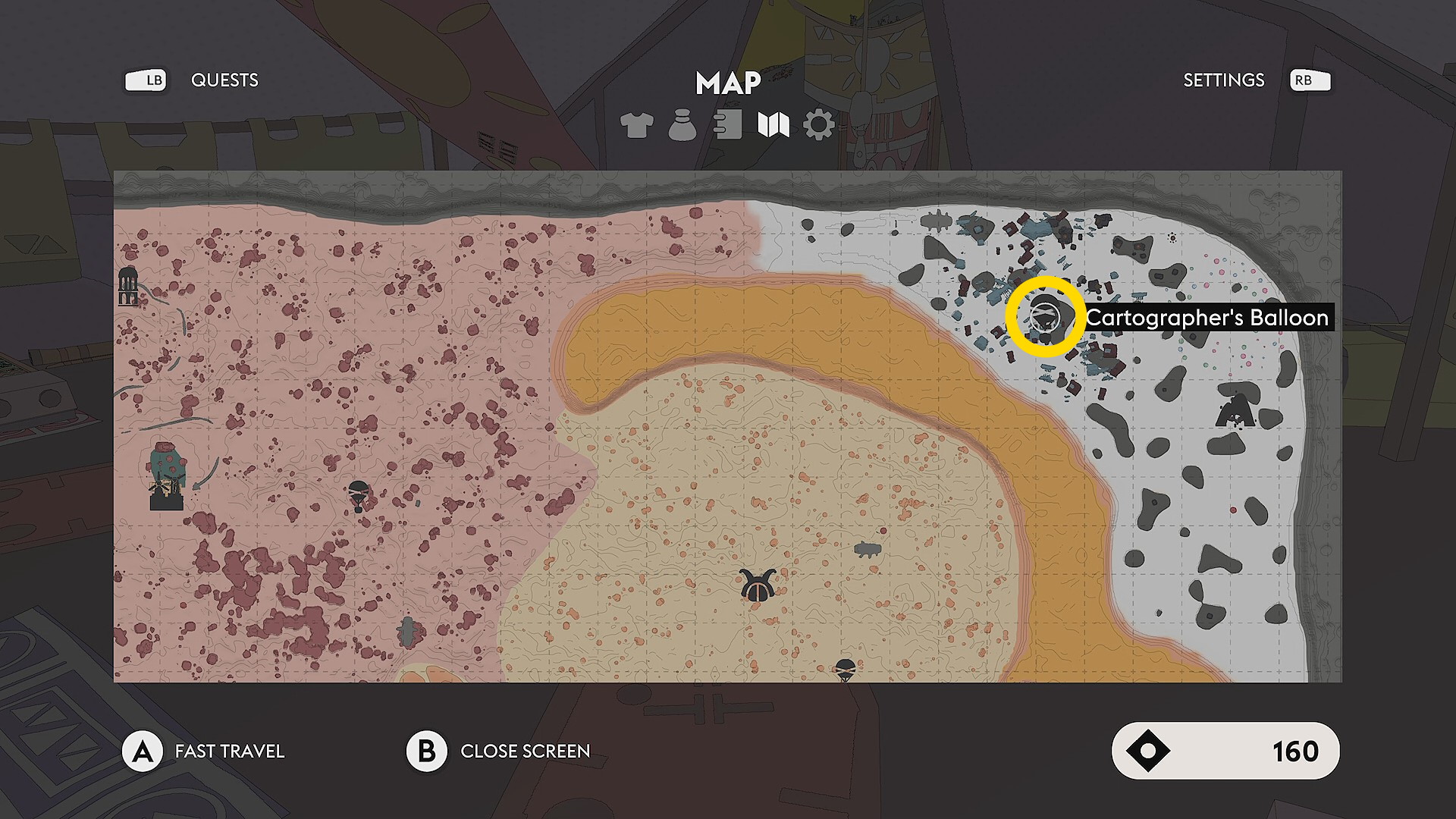Pick the horned beetle marker on the sand
The image size is (1456, 819).
(756, 586)
